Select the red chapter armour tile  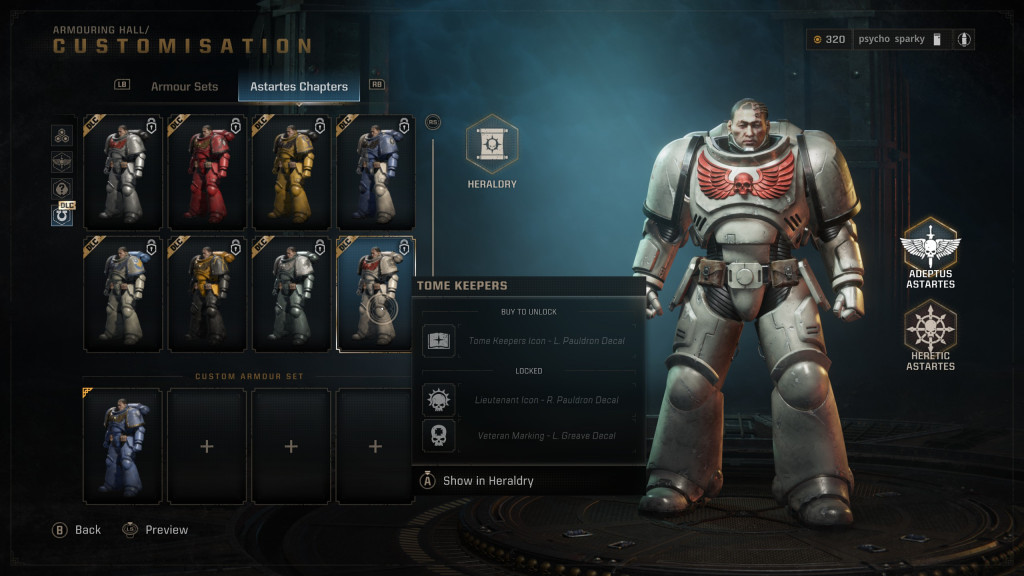[x=207, y=173]
